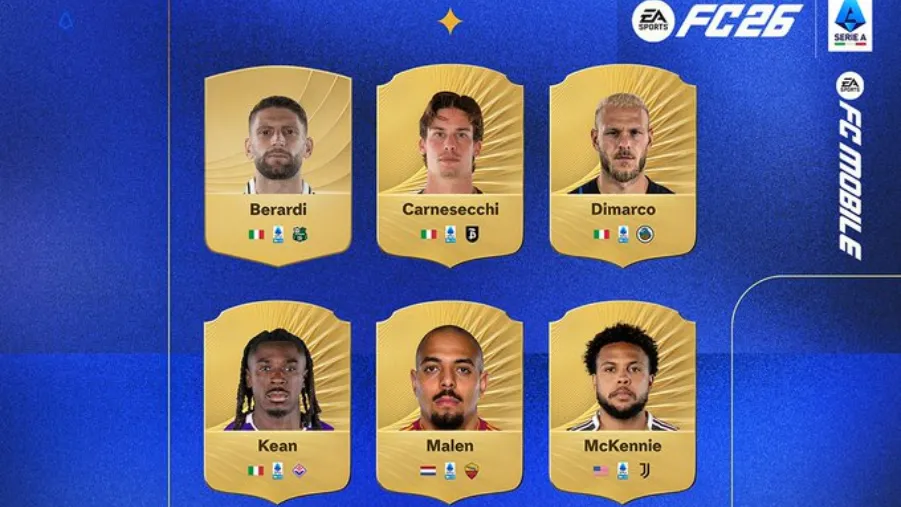The image size is (901, 507).
Task: Choose the Carnesecchi player card
Action: [x=450, y=165]
